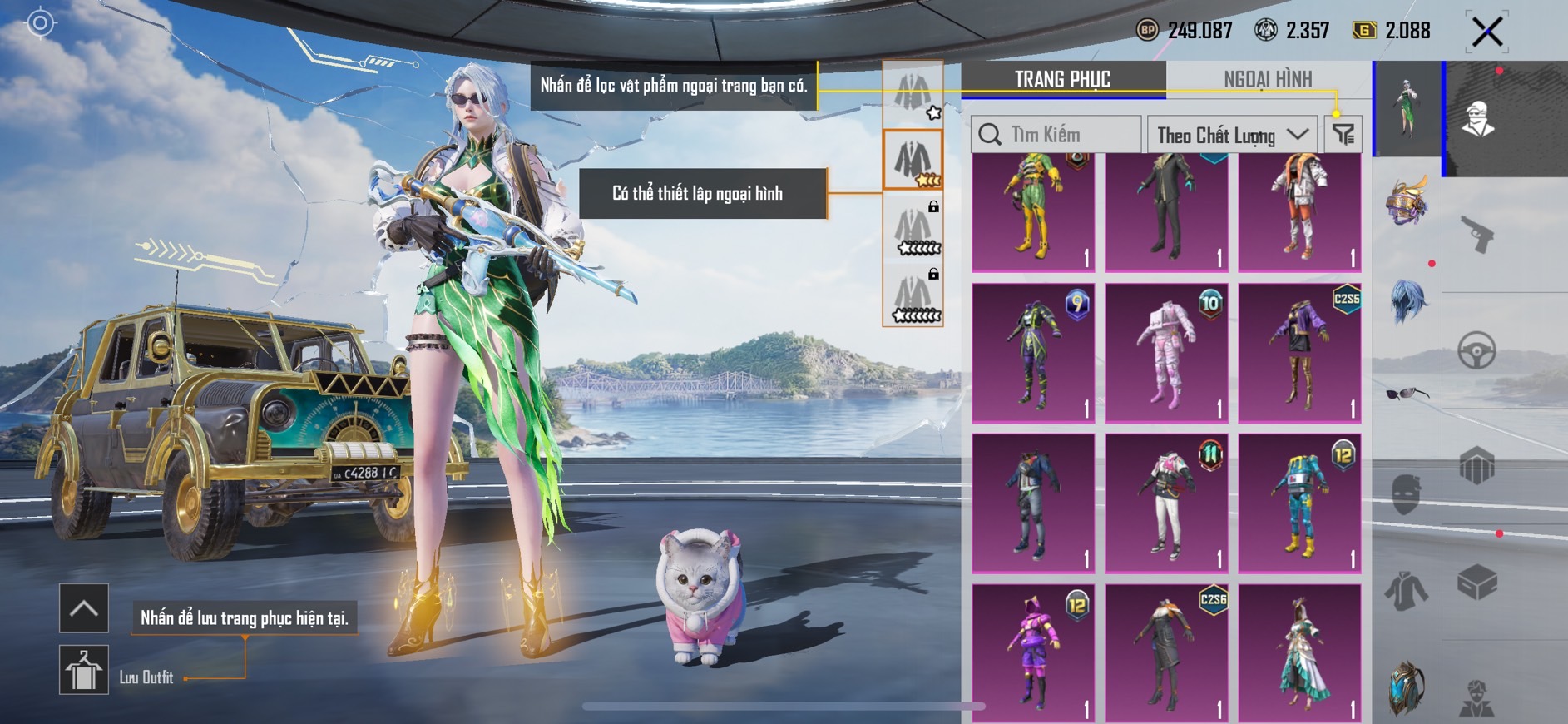Select the purple jacket C2S5 outfit
Image resolution: width=1568 pixels, height=724 pixels.
[x=1299, y=353]
